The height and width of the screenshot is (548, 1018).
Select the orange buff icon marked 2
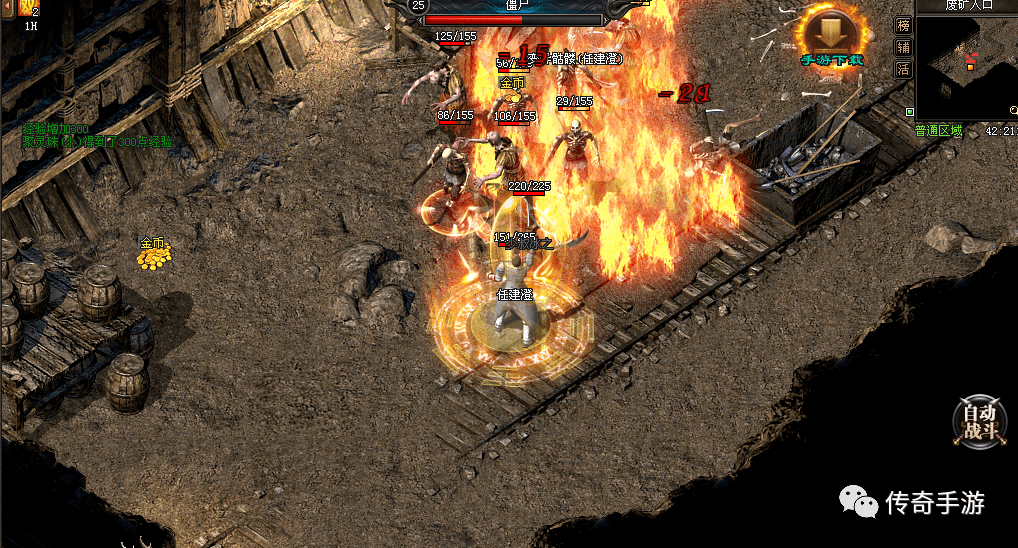tap(27, 8)
